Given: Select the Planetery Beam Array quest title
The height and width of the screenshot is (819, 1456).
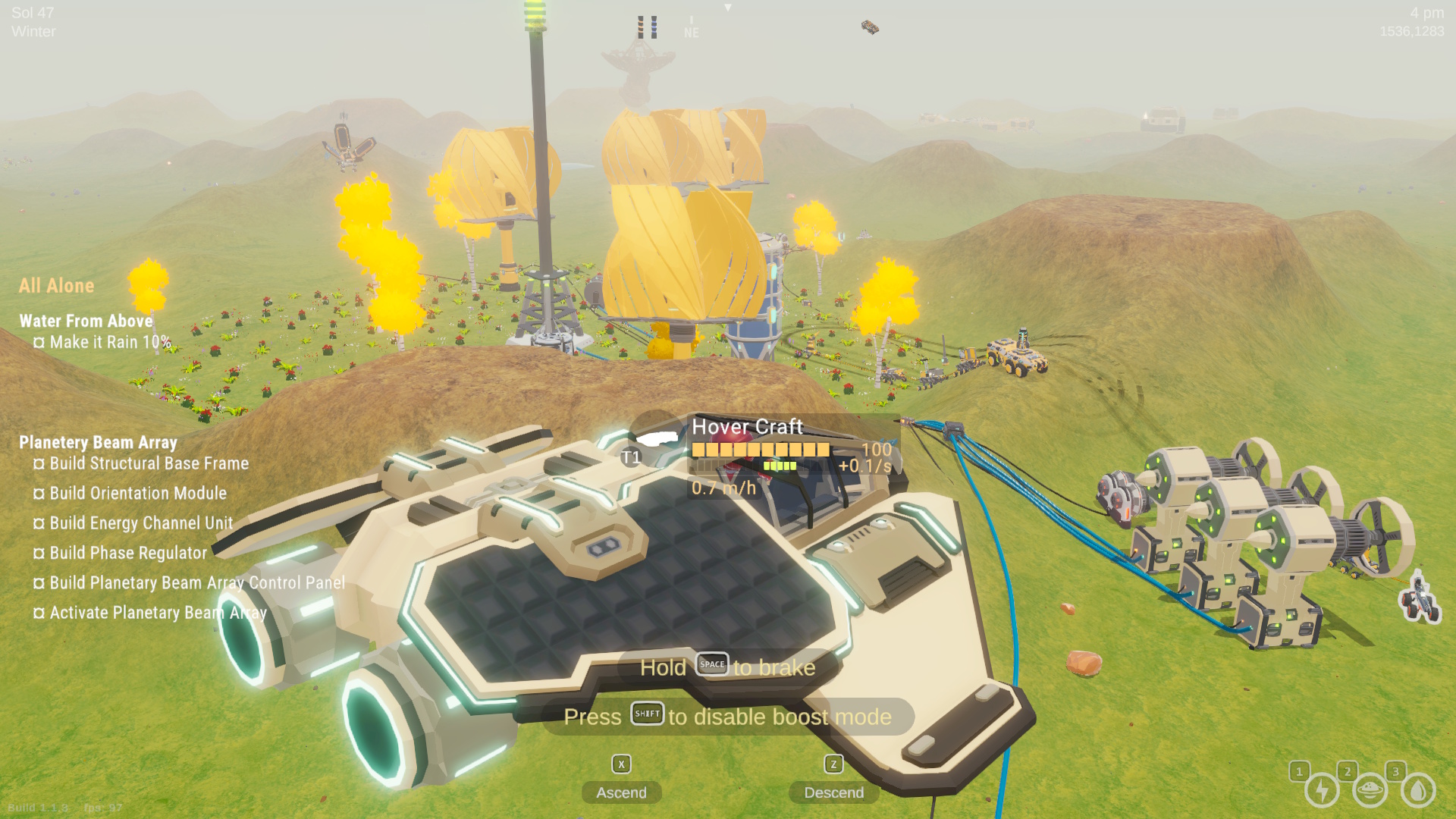Looking at the screenshot, I should click(x=98, y=442).
